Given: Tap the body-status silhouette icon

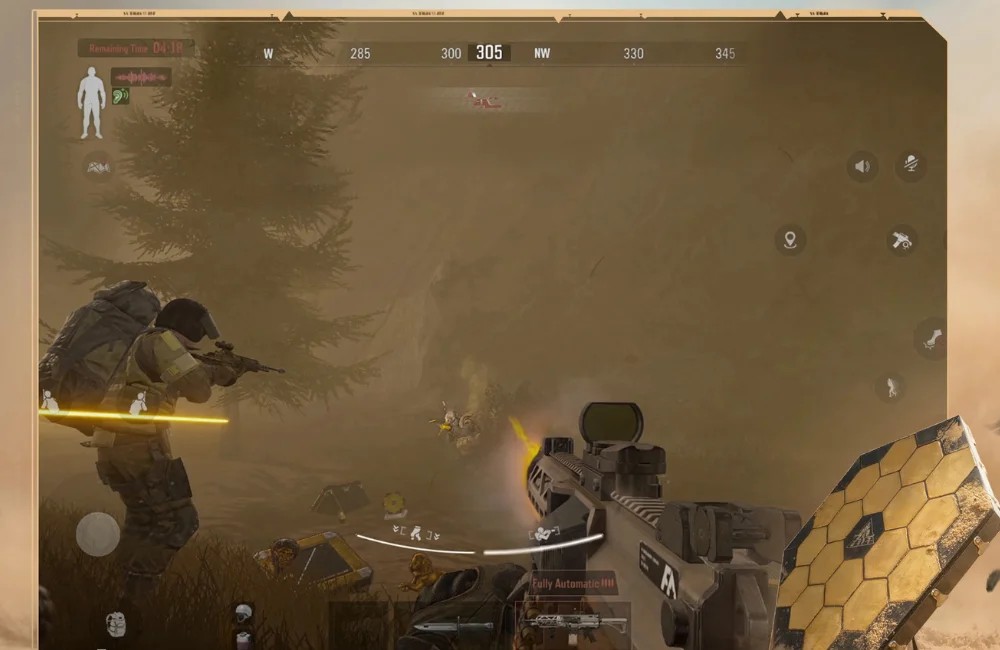Looking at the screenshot, I should coord(91,103).
